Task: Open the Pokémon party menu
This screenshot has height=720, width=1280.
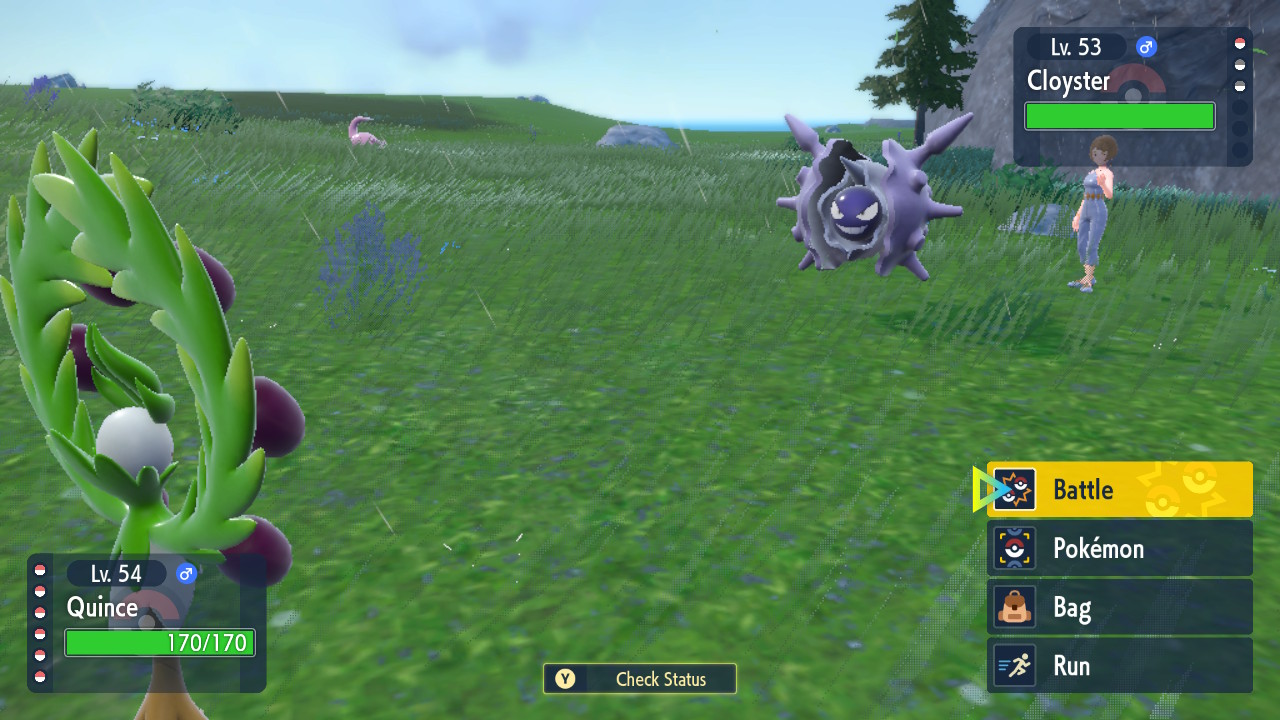Action: pos(1119,549)
